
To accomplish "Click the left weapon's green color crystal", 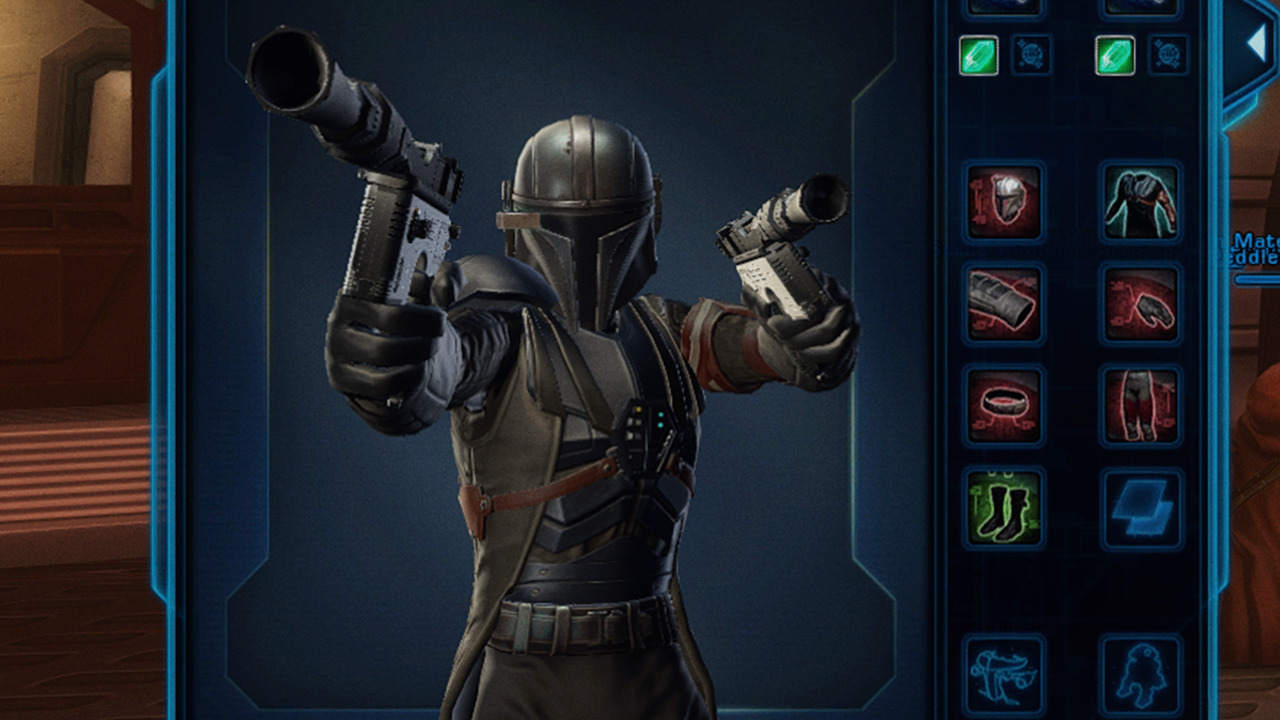I will pos(978,56).
